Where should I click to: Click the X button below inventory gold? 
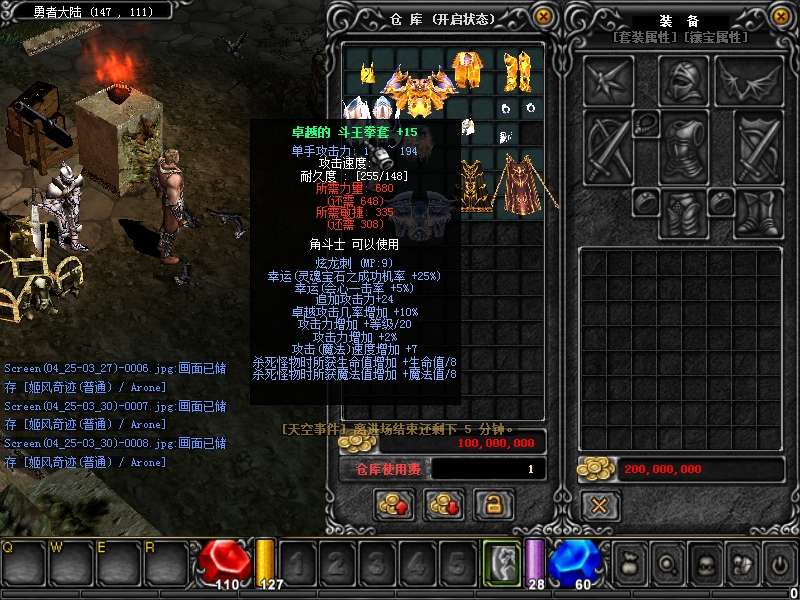pyautogui.click(x=599, y=505)
